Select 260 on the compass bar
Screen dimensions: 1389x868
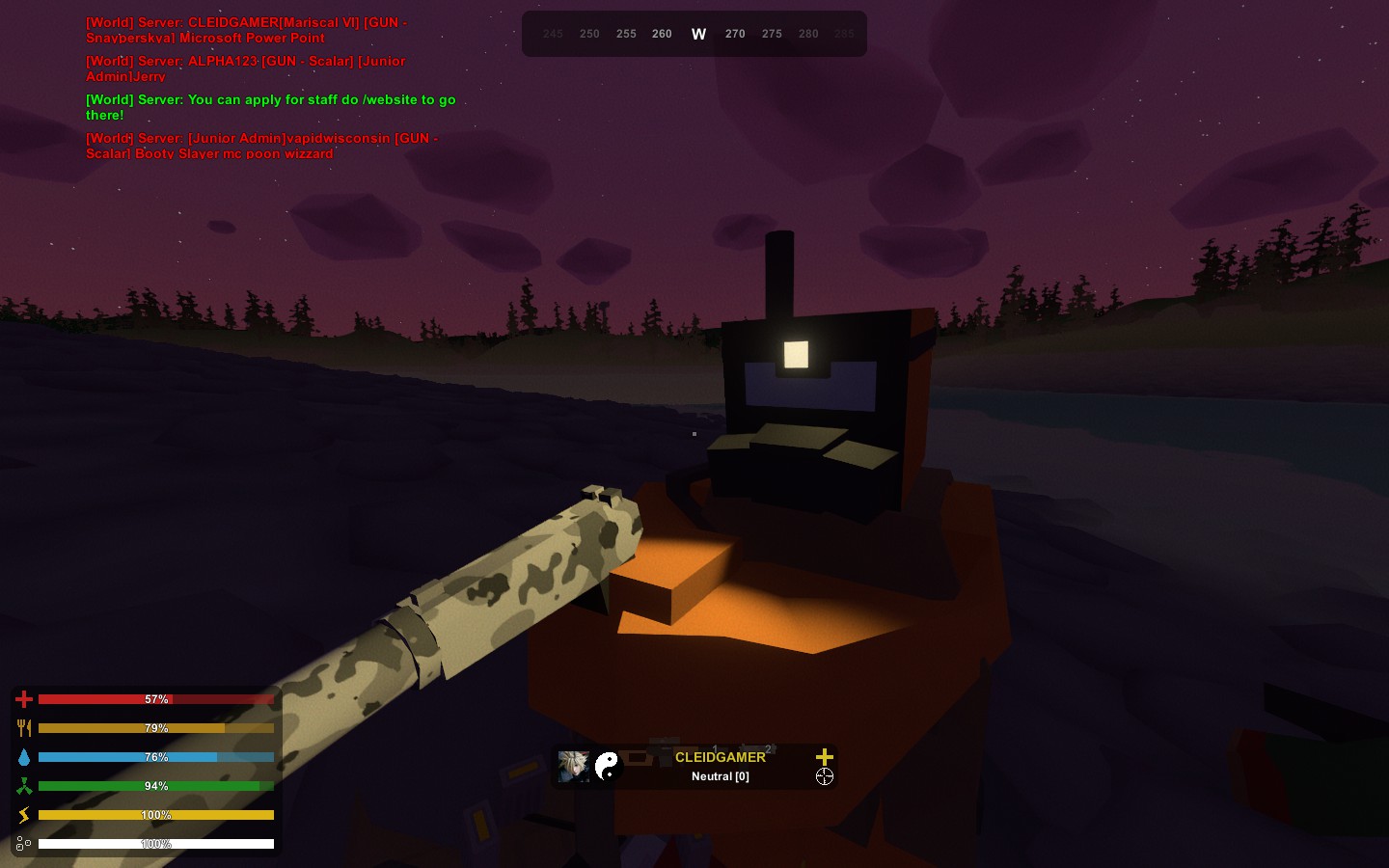click(662, 34)
